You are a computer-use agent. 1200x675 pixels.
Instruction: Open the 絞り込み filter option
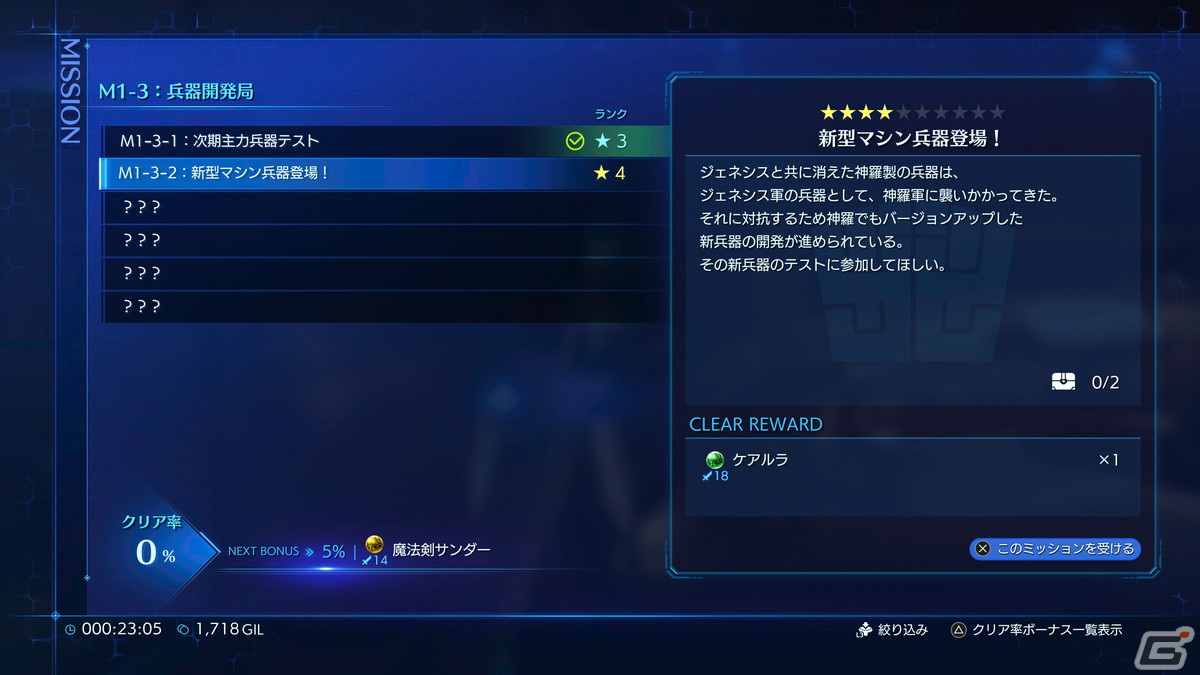[x=893, y=630]
